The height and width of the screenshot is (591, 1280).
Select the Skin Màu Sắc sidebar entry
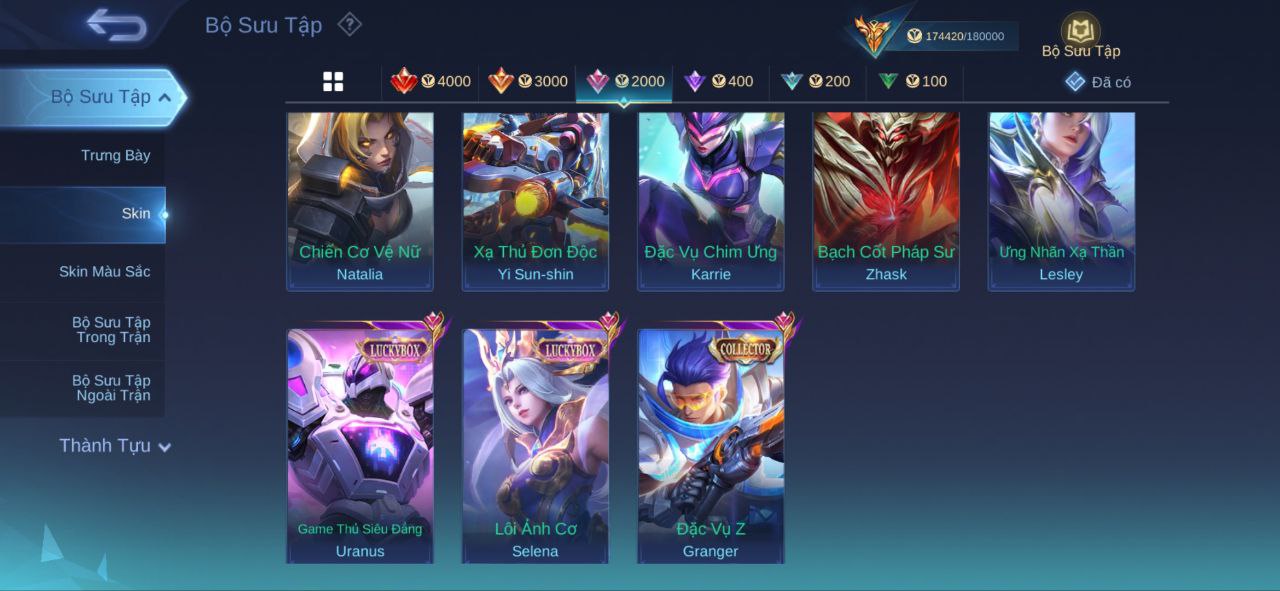pos(104,272)
